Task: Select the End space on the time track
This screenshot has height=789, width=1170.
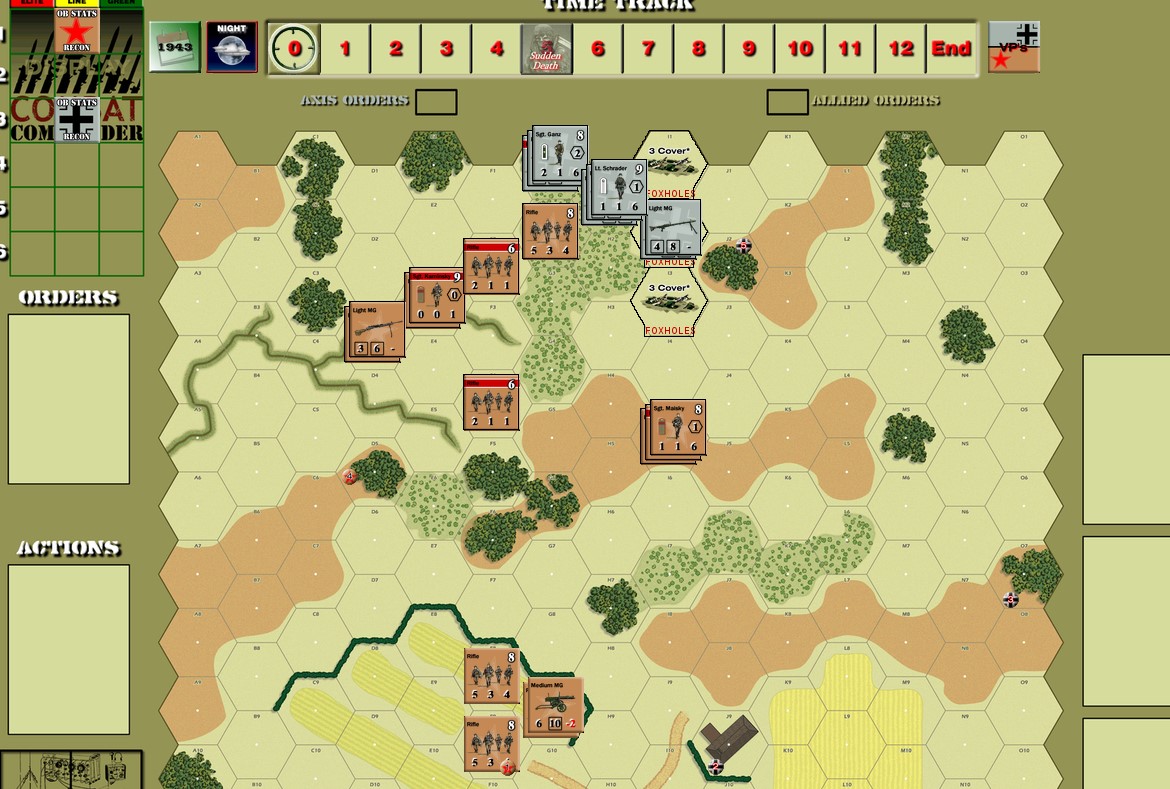Action: [x=951, y=48]
